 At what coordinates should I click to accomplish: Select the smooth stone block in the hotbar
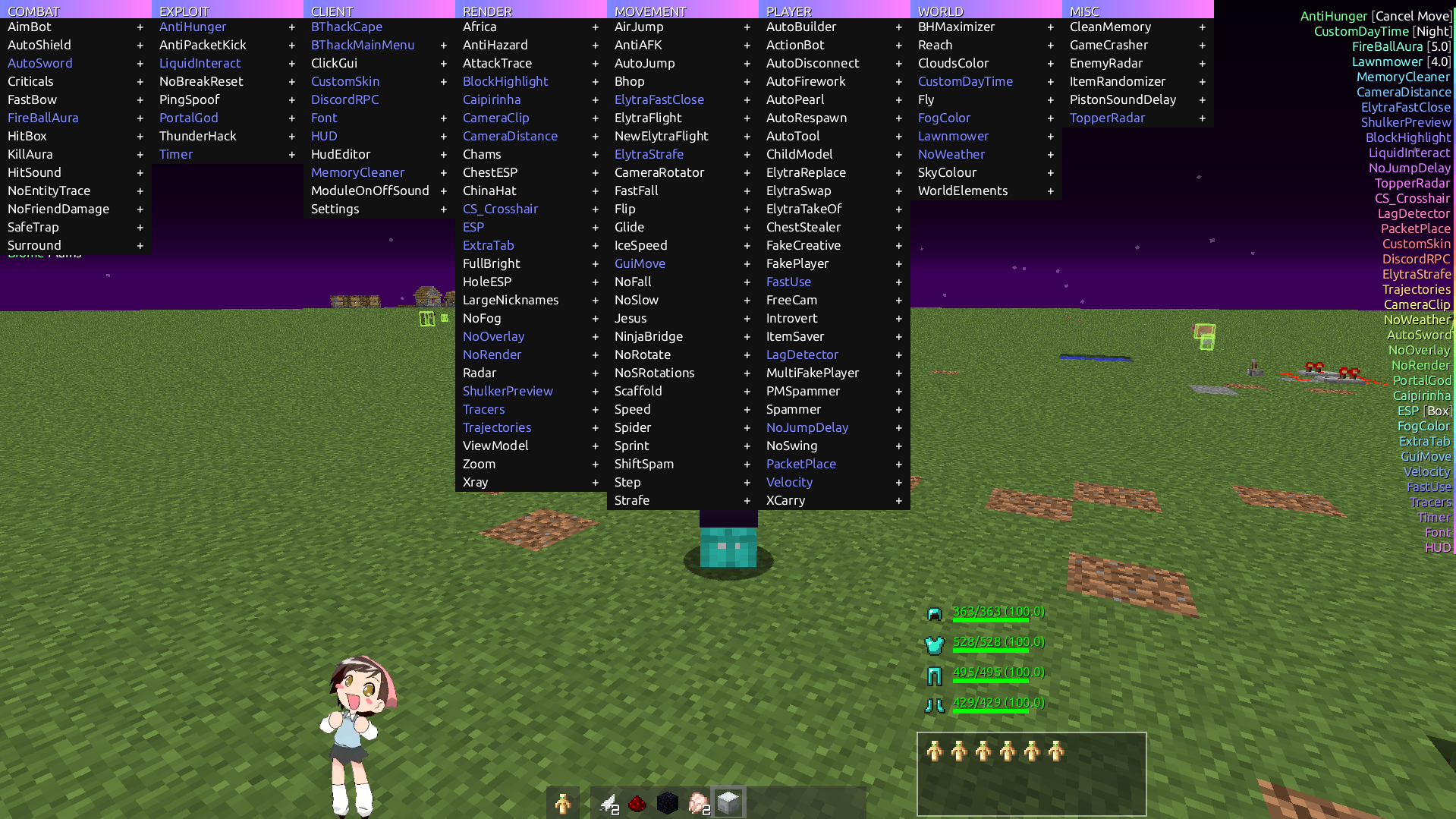click(x=728, y=802)
